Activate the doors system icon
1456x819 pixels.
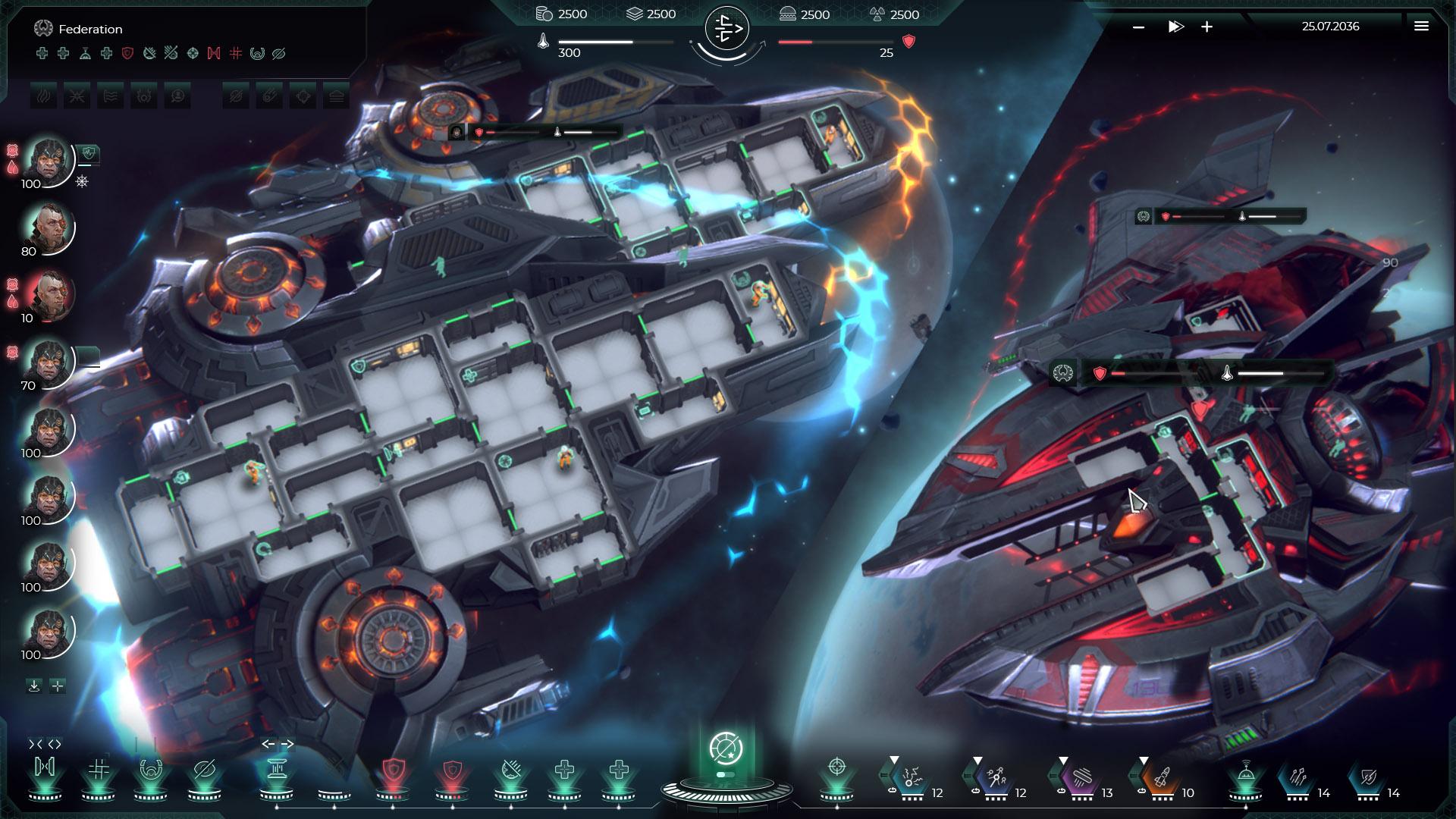[45, 769]
